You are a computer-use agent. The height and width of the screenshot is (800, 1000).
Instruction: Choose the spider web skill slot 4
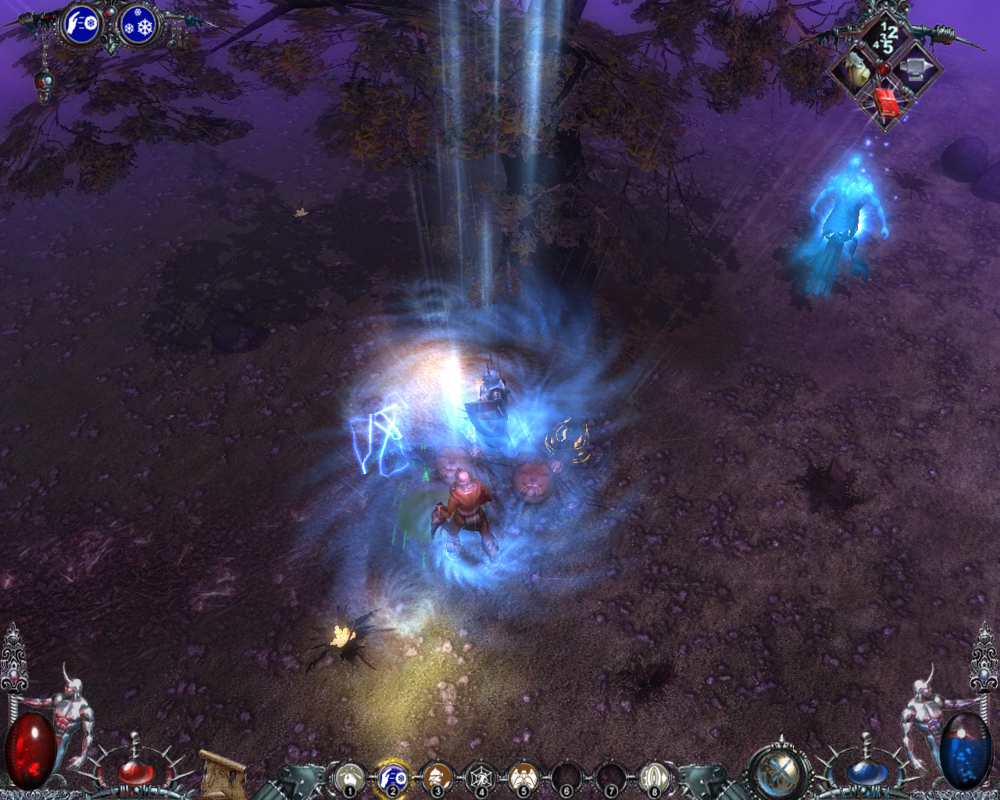480,778
